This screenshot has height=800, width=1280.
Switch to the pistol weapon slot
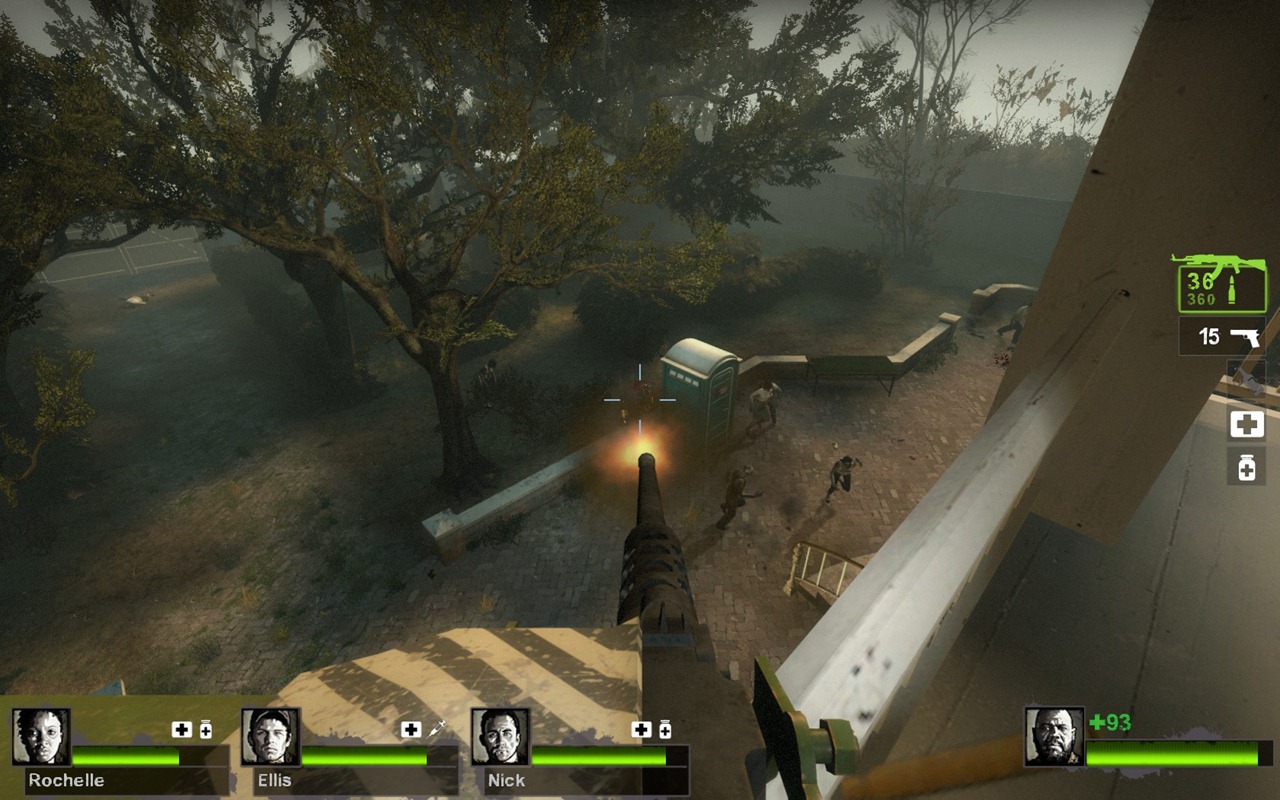(1221, 336)
